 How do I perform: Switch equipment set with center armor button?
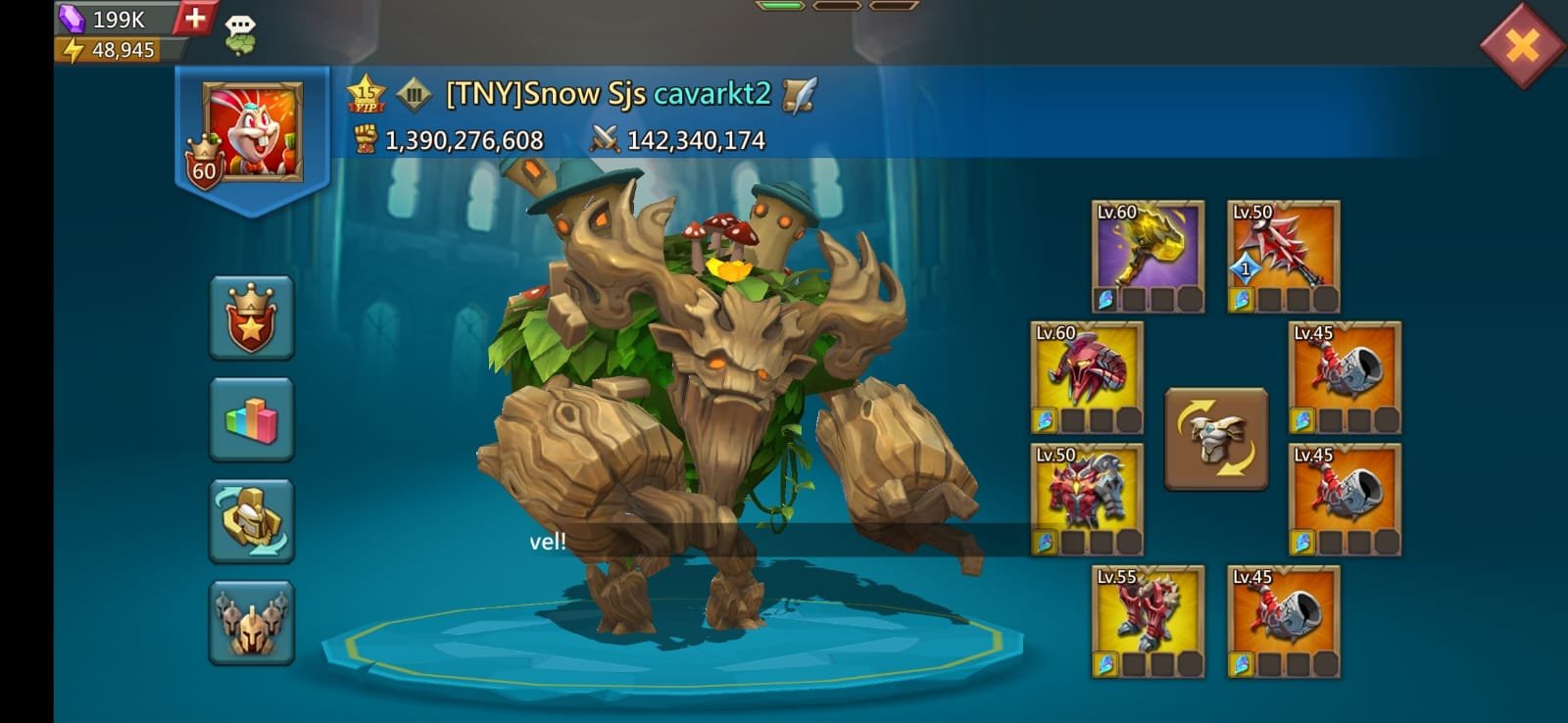pos(1215,438)
